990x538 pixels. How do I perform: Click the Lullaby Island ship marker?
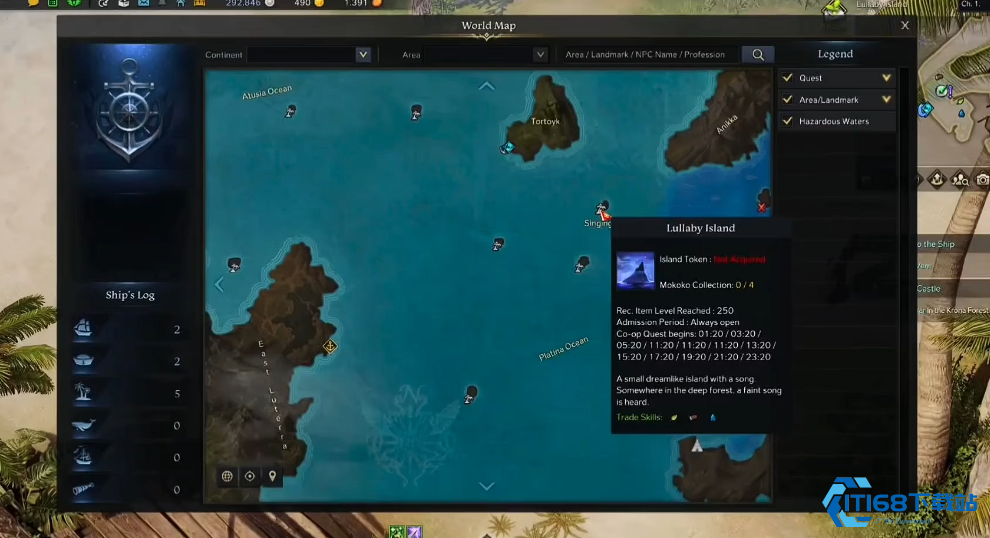pyautogui.click(x=603, y=208)
